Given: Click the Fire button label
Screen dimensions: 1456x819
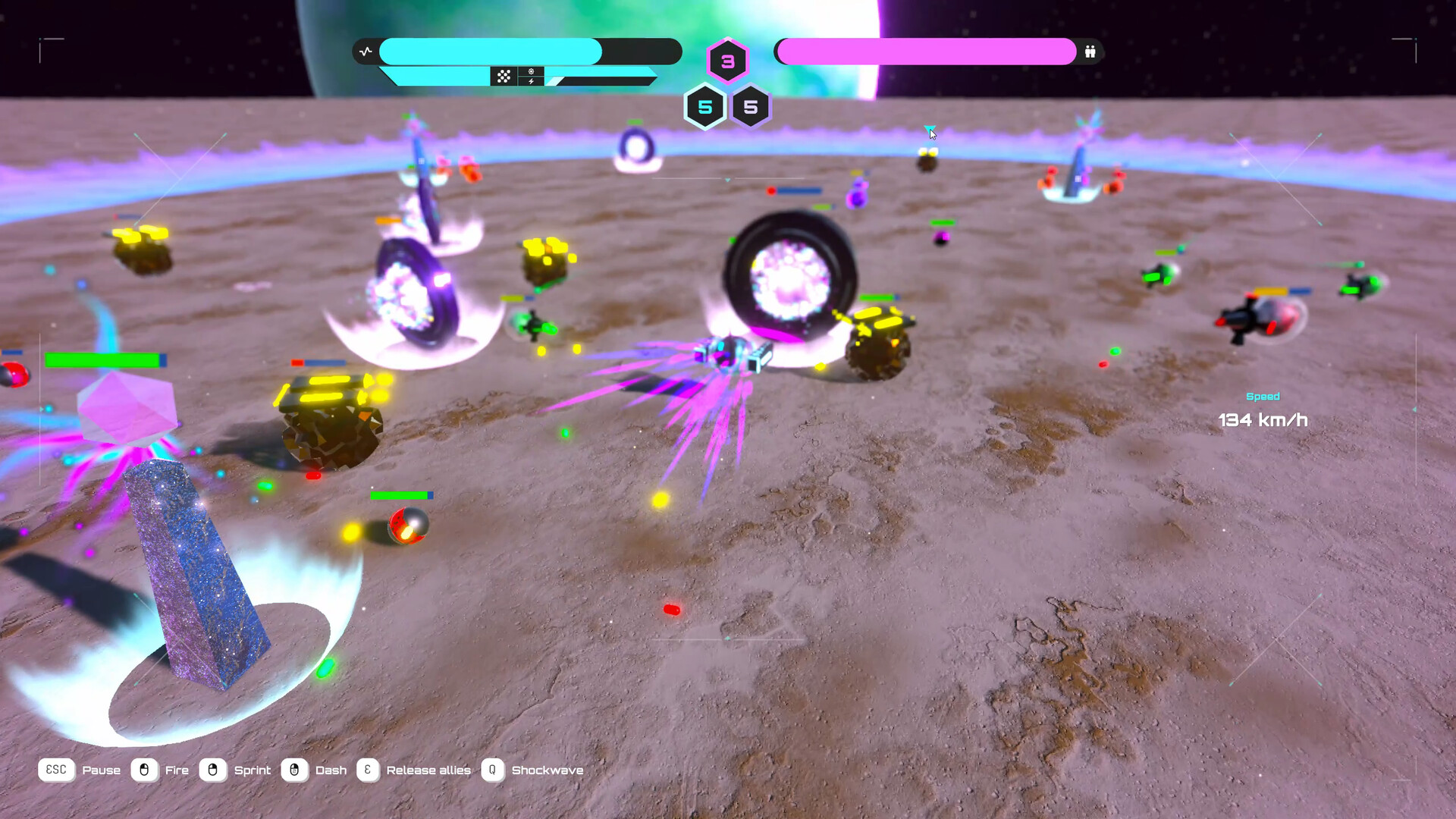Looking at the screenshot, I should coord(177,770).
